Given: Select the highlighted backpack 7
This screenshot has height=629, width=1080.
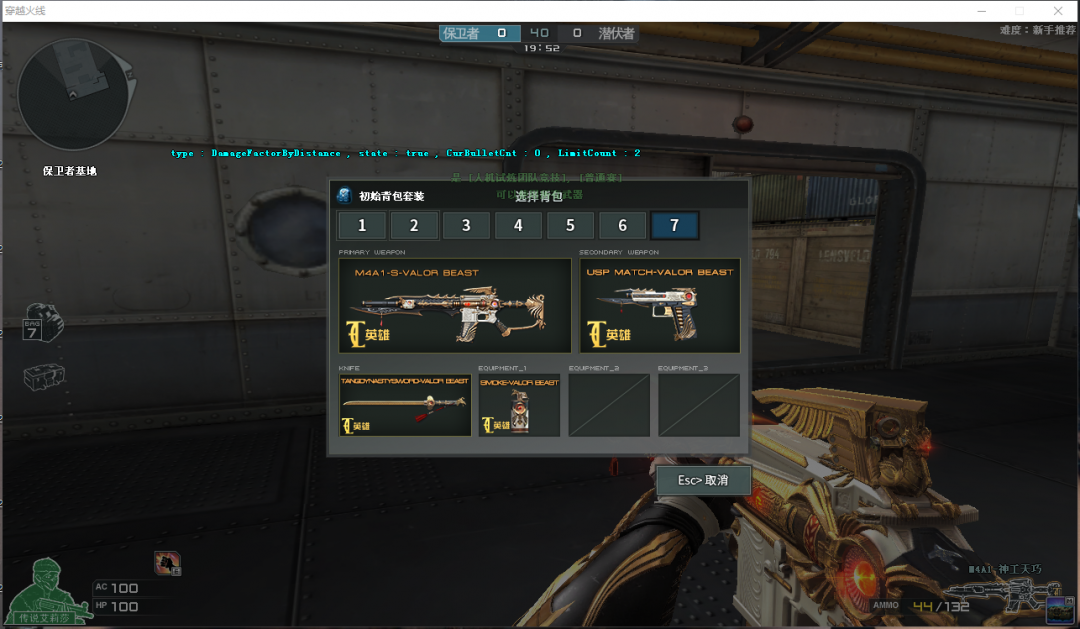Looking at the screenshot, I should pos(674,226).
